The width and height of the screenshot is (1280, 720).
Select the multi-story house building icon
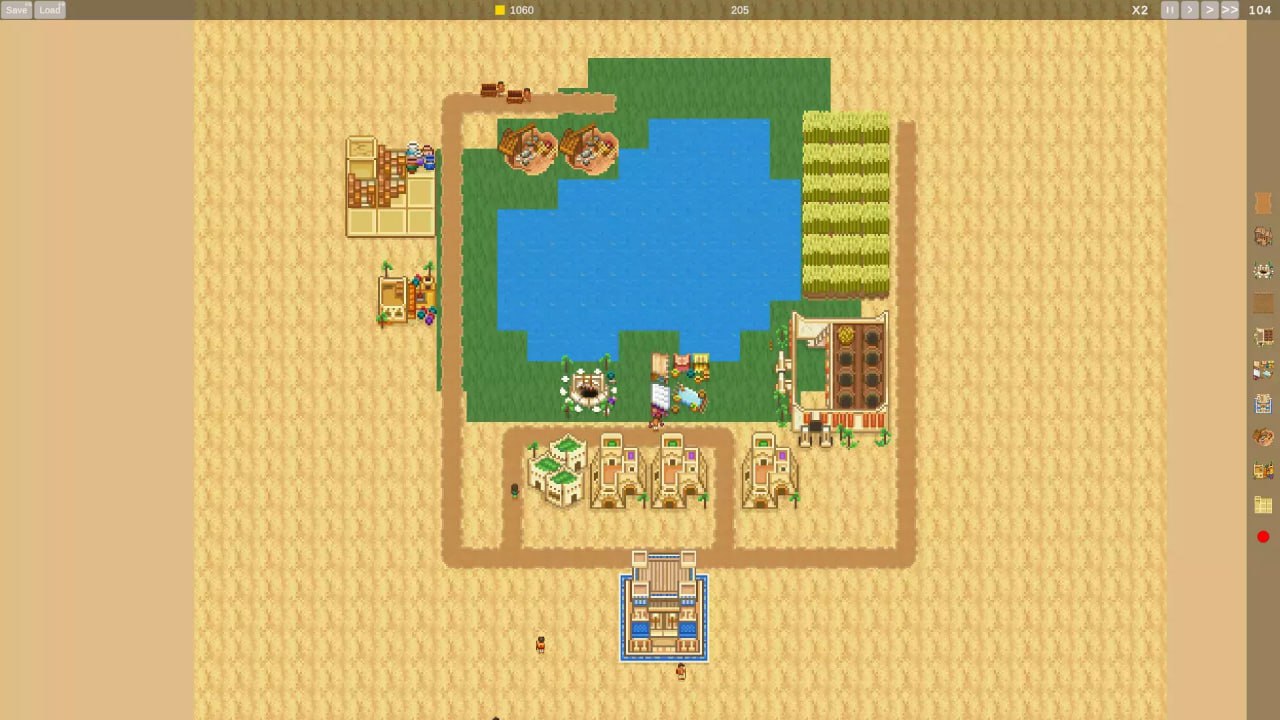click(x=1263, y=236)
